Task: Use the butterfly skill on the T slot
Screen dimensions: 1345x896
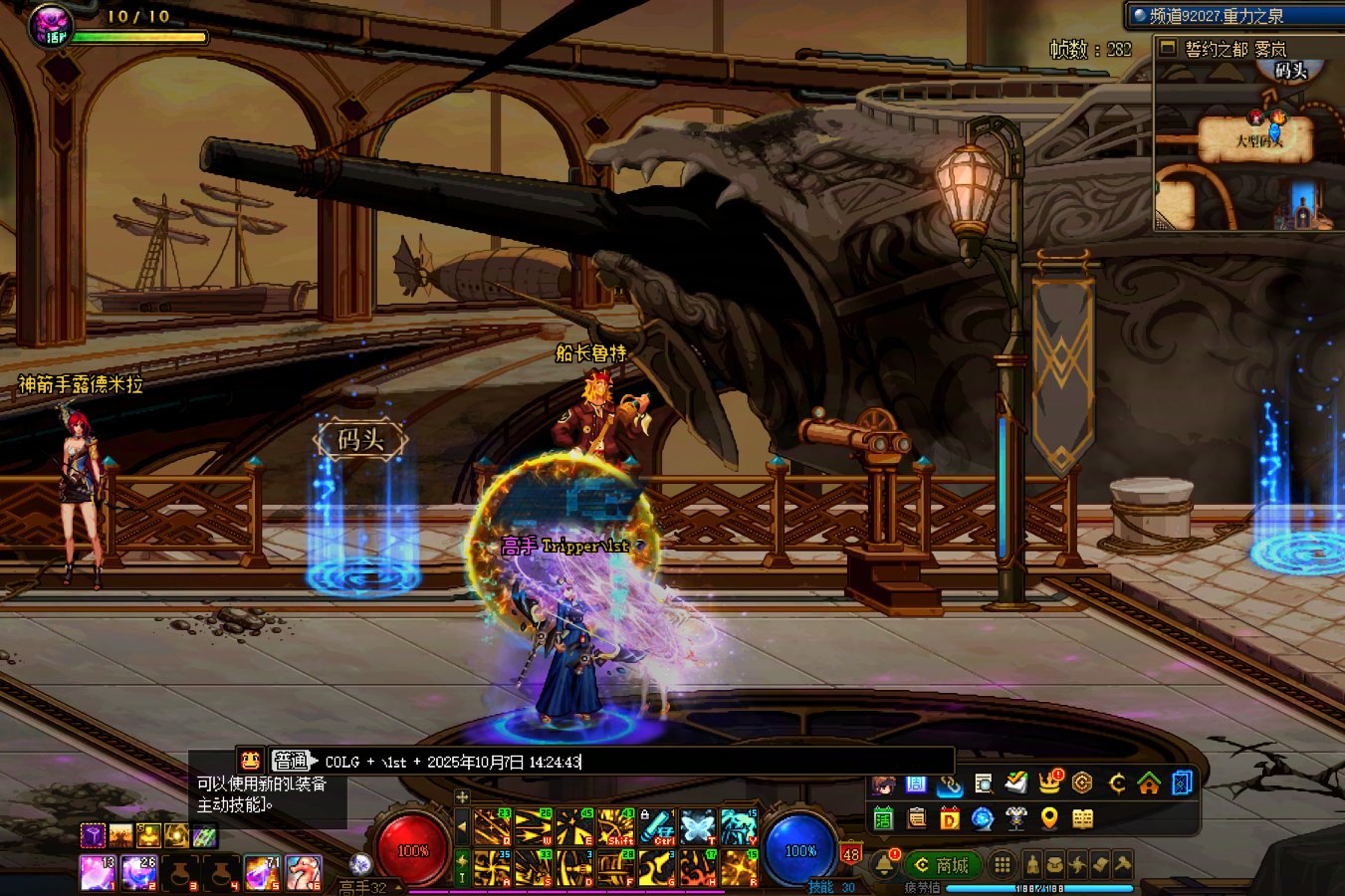Action: tap(697, 827)
